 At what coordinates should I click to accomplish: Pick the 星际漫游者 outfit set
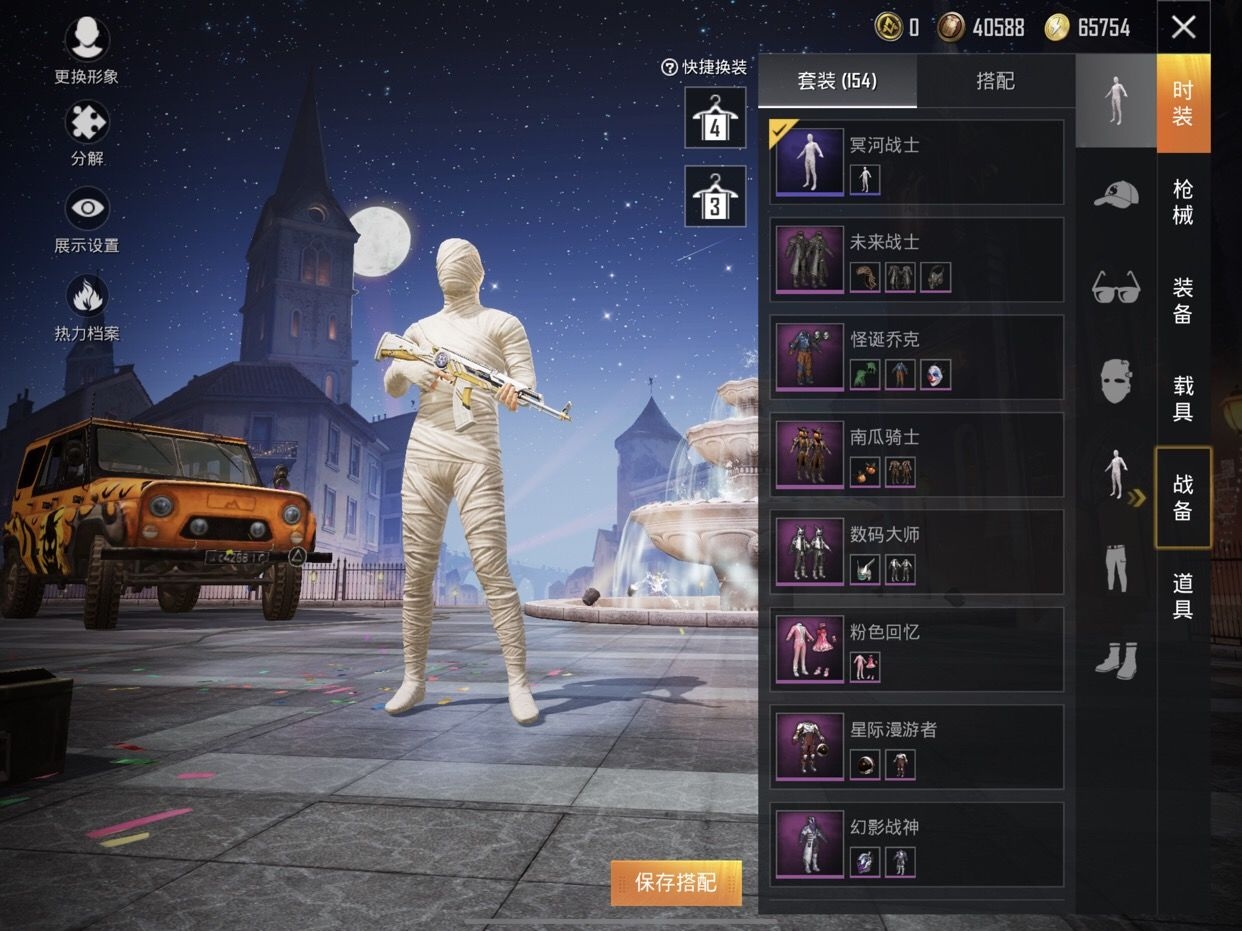916,747
